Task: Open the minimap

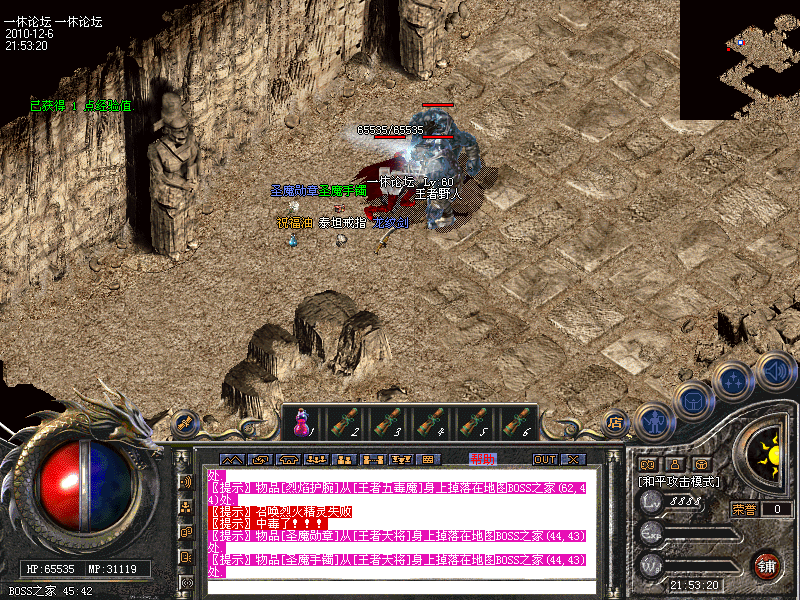Action: coord(739,60)
